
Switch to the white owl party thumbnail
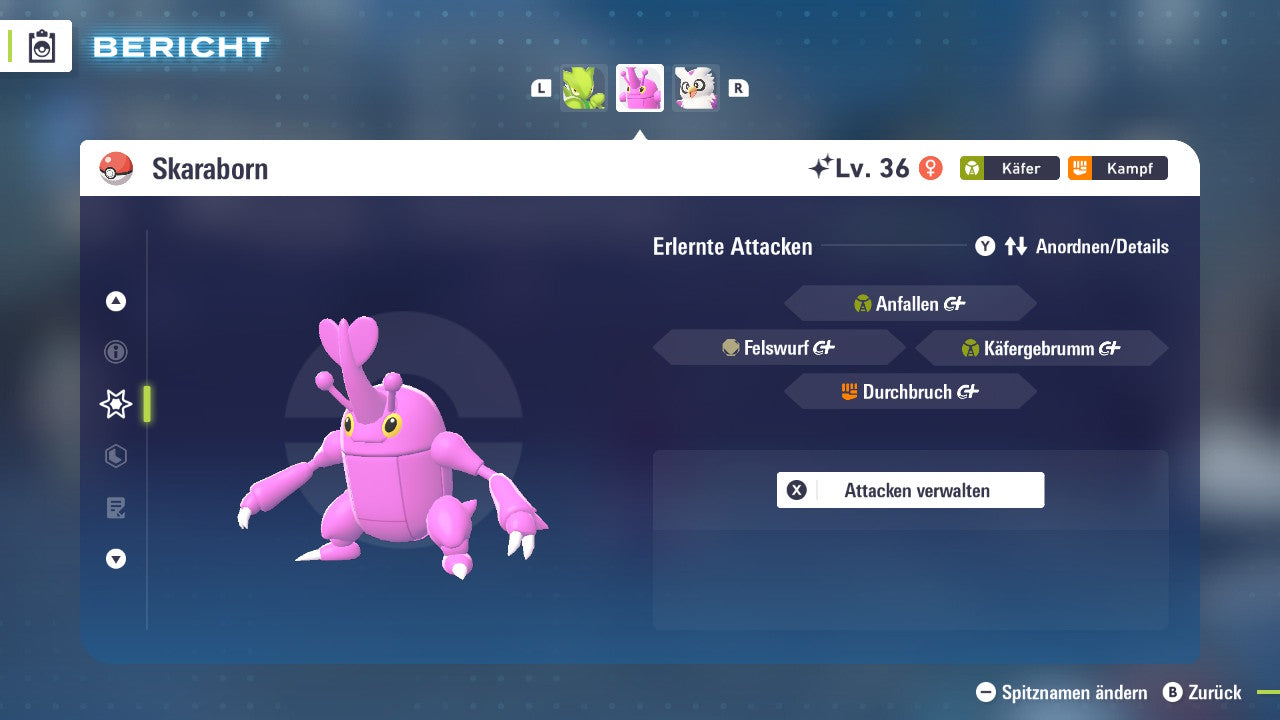[x=697, y=88]
